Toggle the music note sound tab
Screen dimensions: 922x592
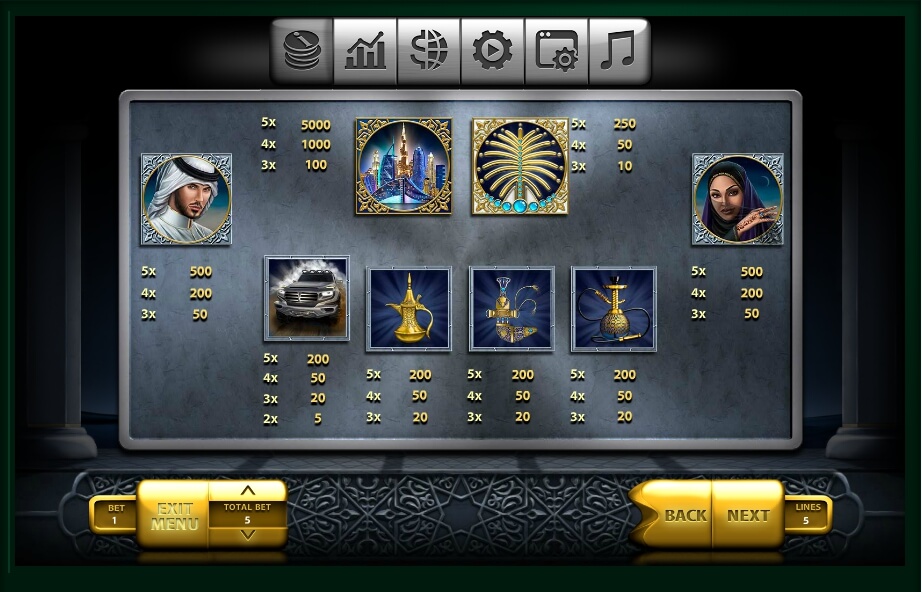tap(618, 51)
